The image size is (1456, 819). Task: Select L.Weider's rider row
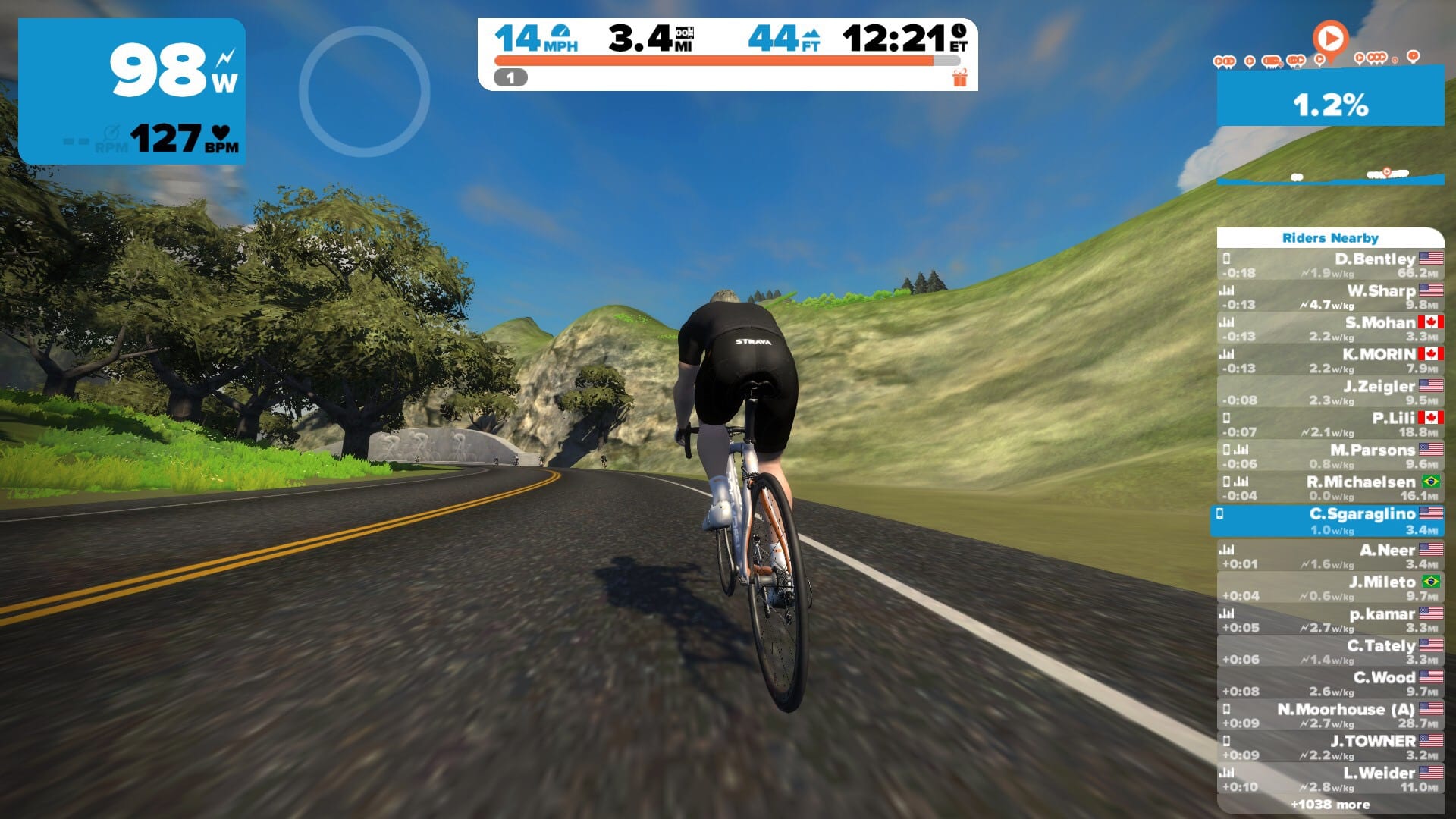pos(1330,780)
